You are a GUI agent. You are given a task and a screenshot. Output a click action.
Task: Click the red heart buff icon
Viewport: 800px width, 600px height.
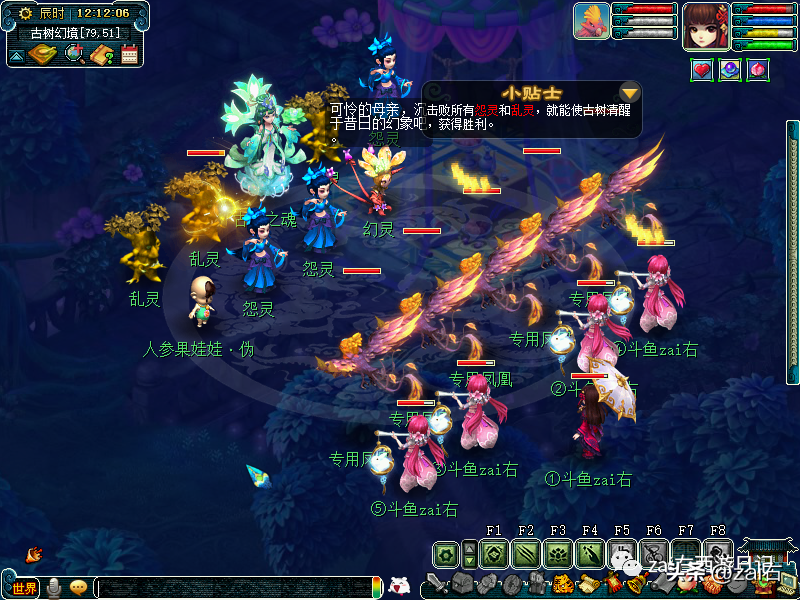[702, 70]
